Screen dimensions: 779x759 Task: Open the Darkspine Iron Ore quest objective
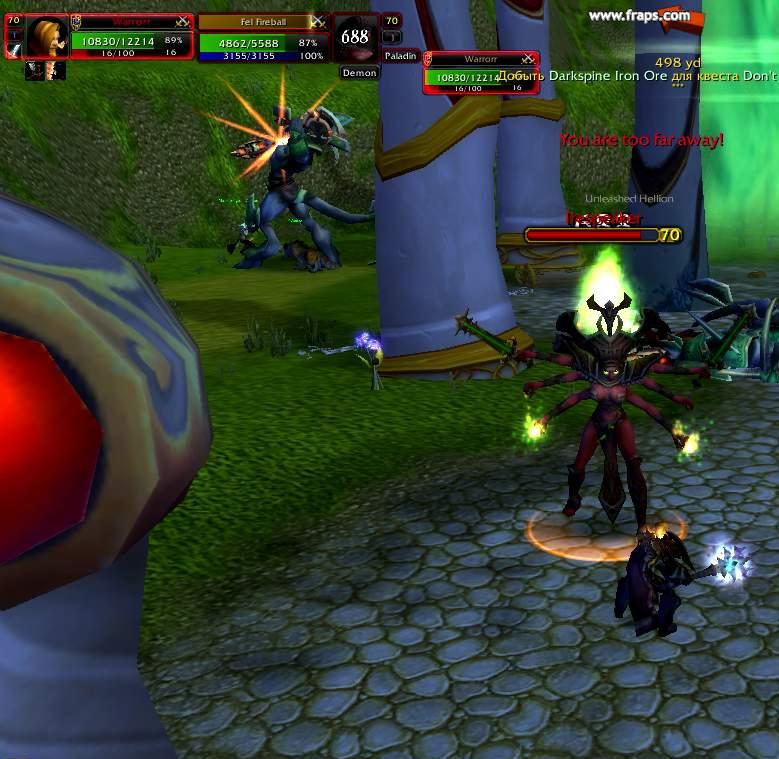(x=636, y=76)
